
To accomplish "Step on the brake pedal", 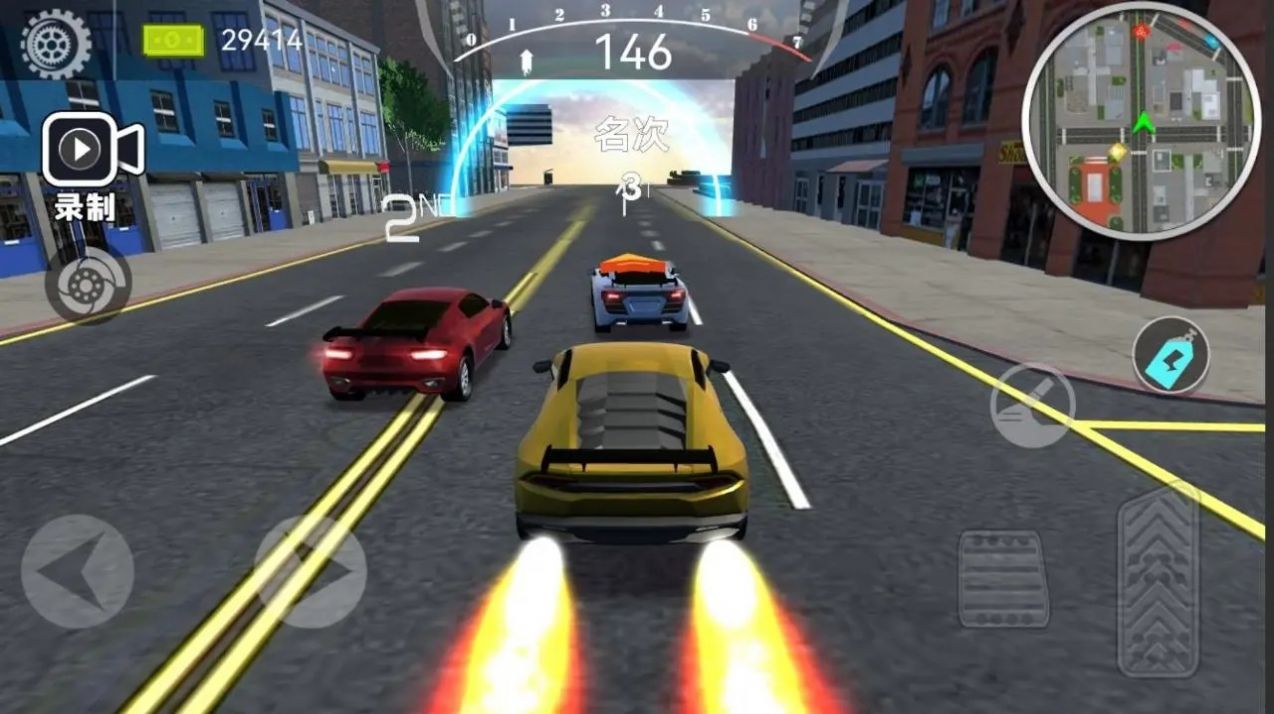I will click(1003, 578).
